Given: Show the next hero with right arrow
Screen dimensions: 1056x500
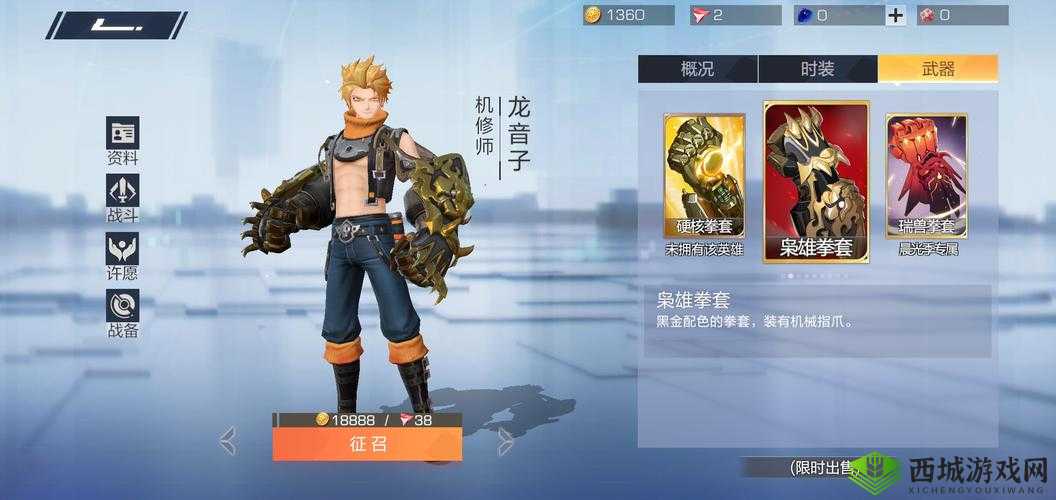Looking at the screenshot, I should tap(506, 440).
